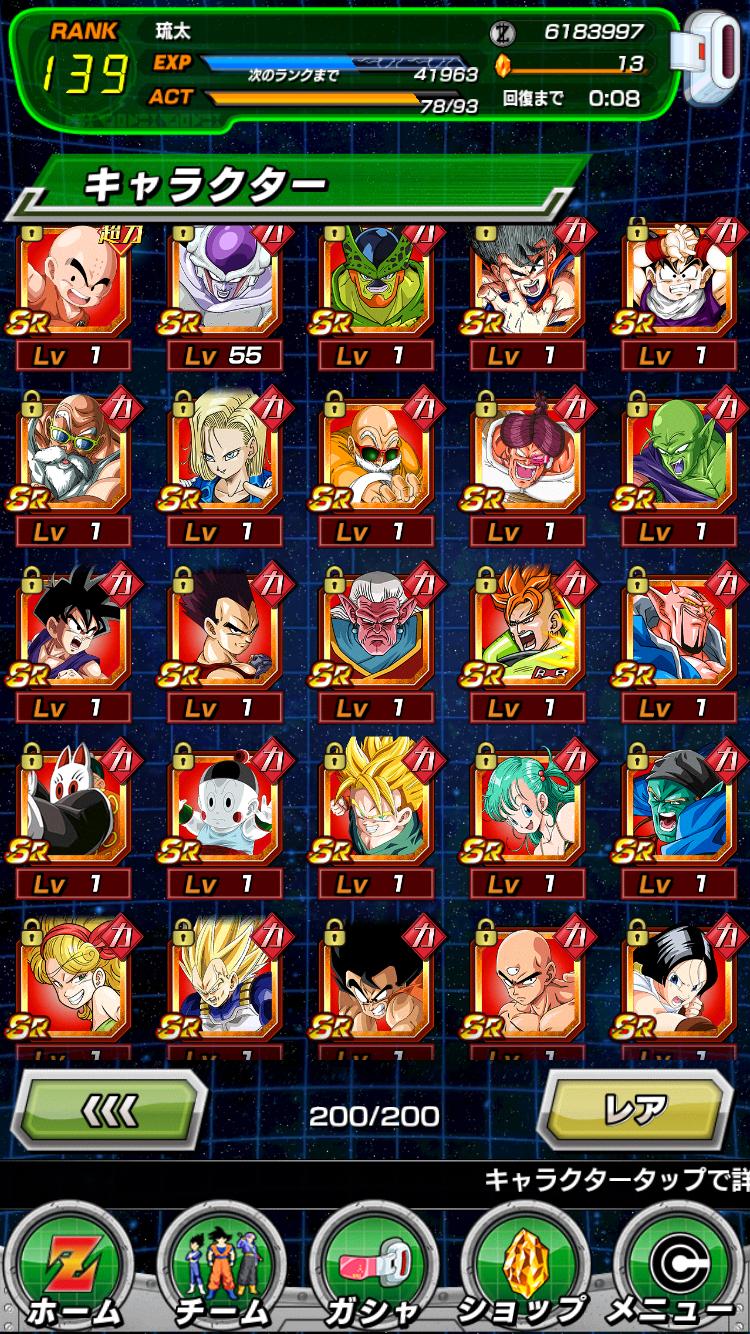750x1334 pixels.
Task: Go to the チーム (Team) screen
Action: (223, 1270)
